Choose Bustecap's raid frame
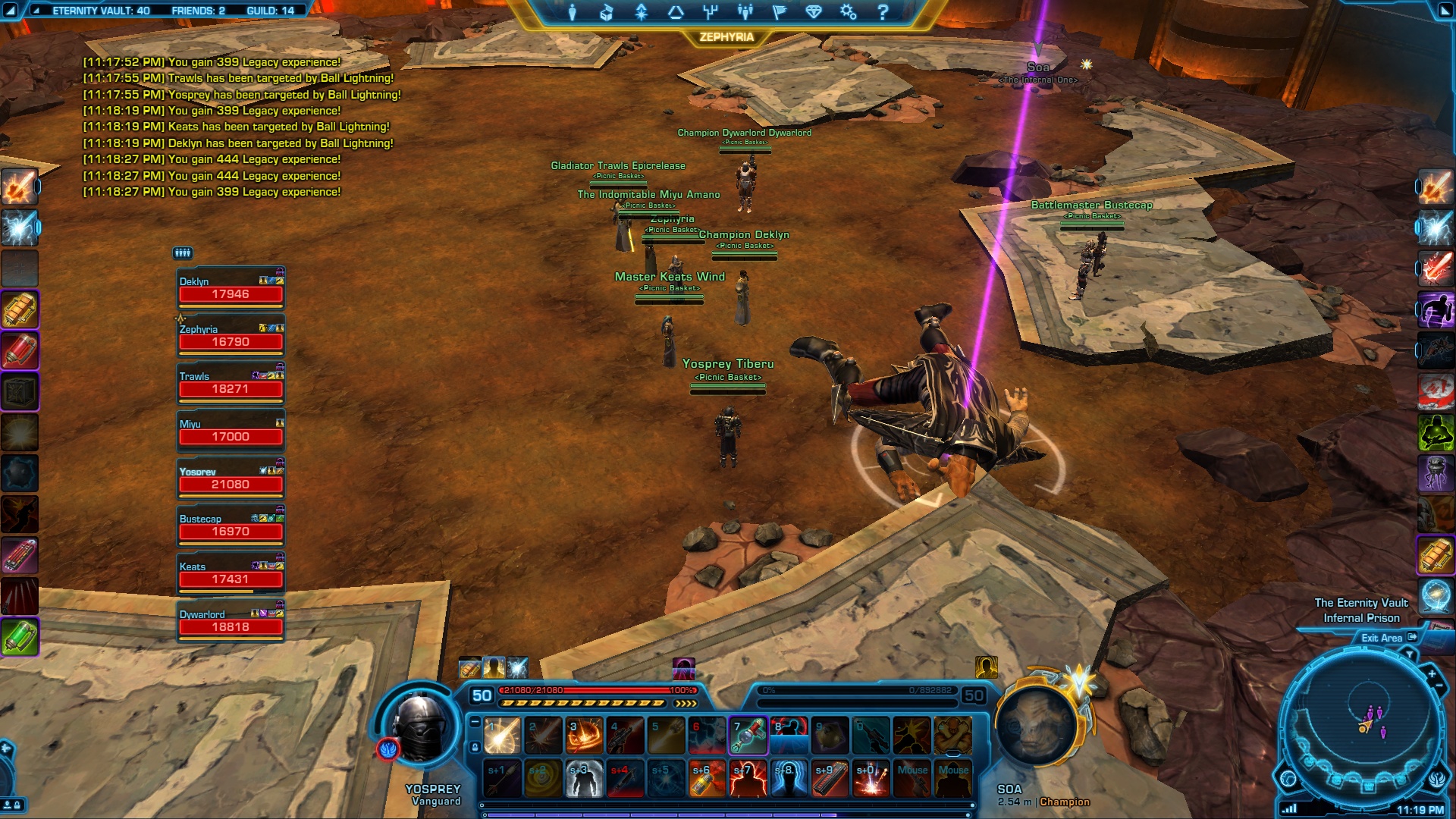The width and height of the screenshot is (1456, 819). click(231, 526)
